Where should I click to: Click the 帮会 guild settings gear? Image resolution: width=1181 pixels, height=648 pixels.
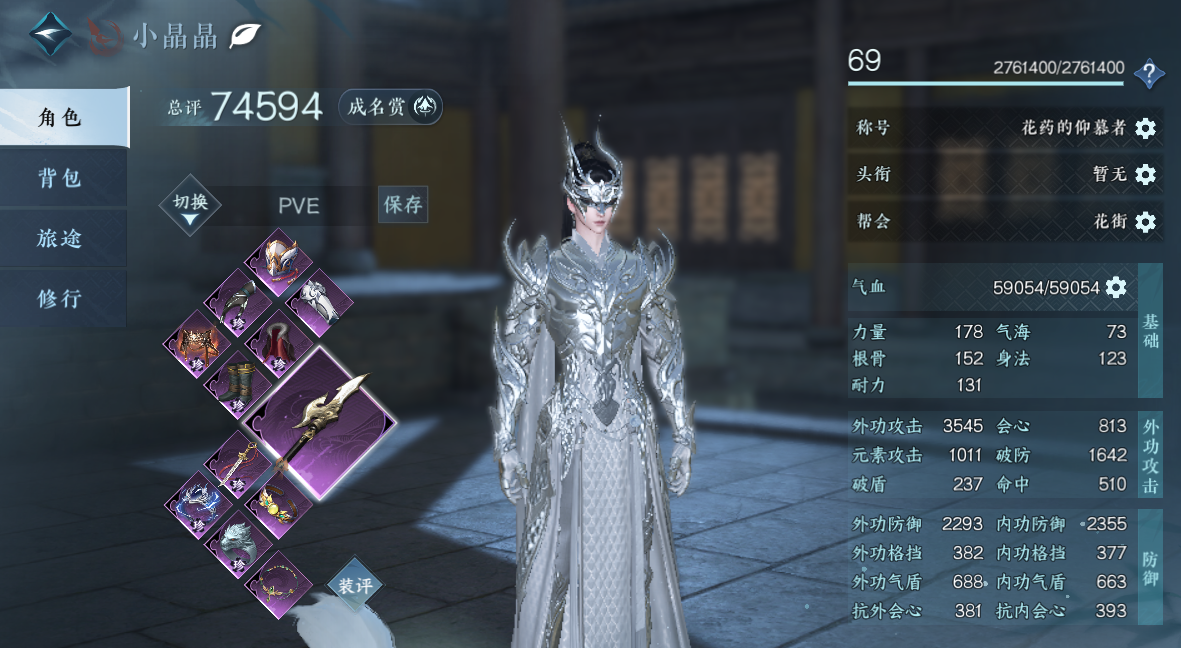point(1146,222)
